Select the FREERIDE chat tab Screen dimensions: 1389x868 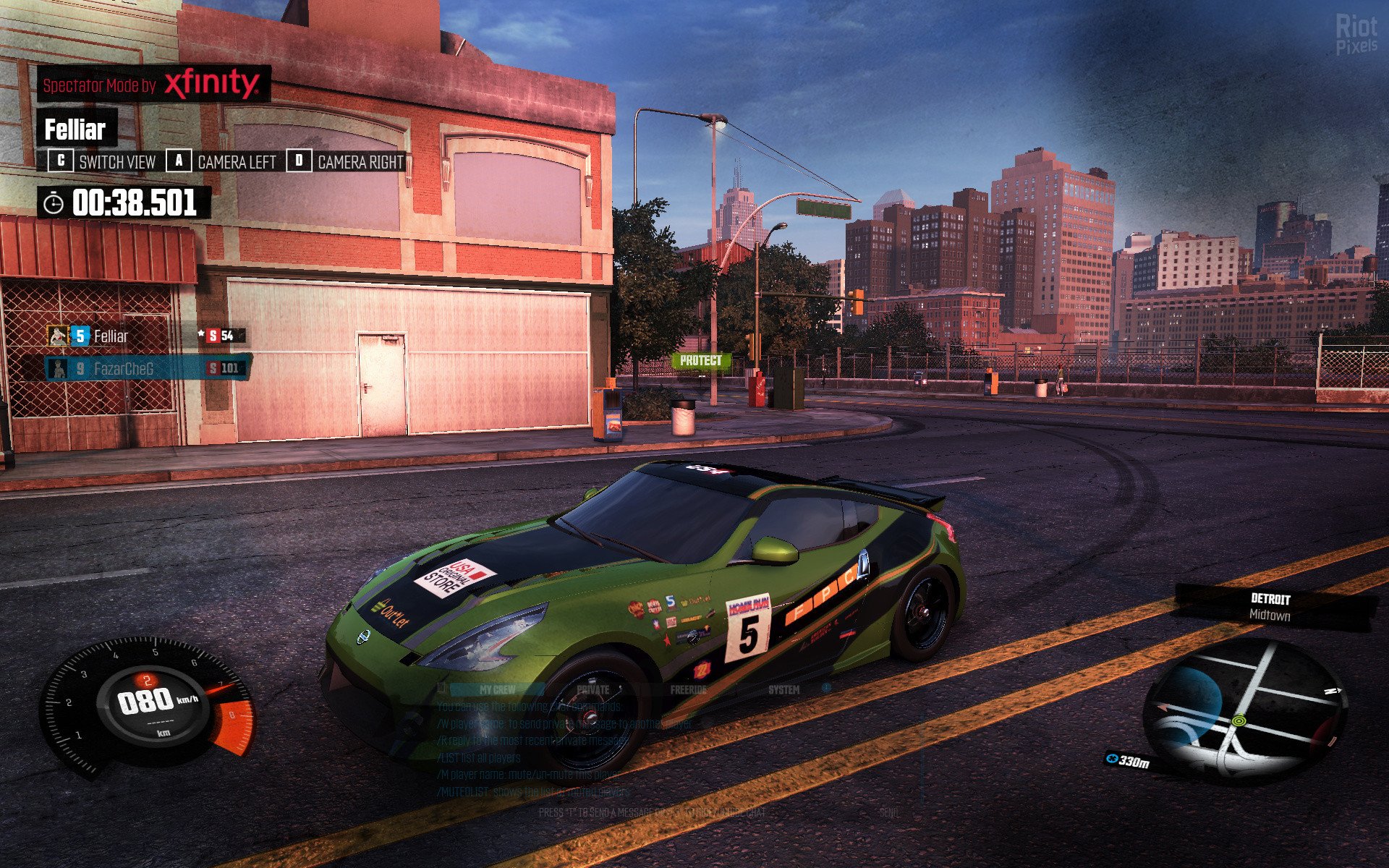click(688, 690)
